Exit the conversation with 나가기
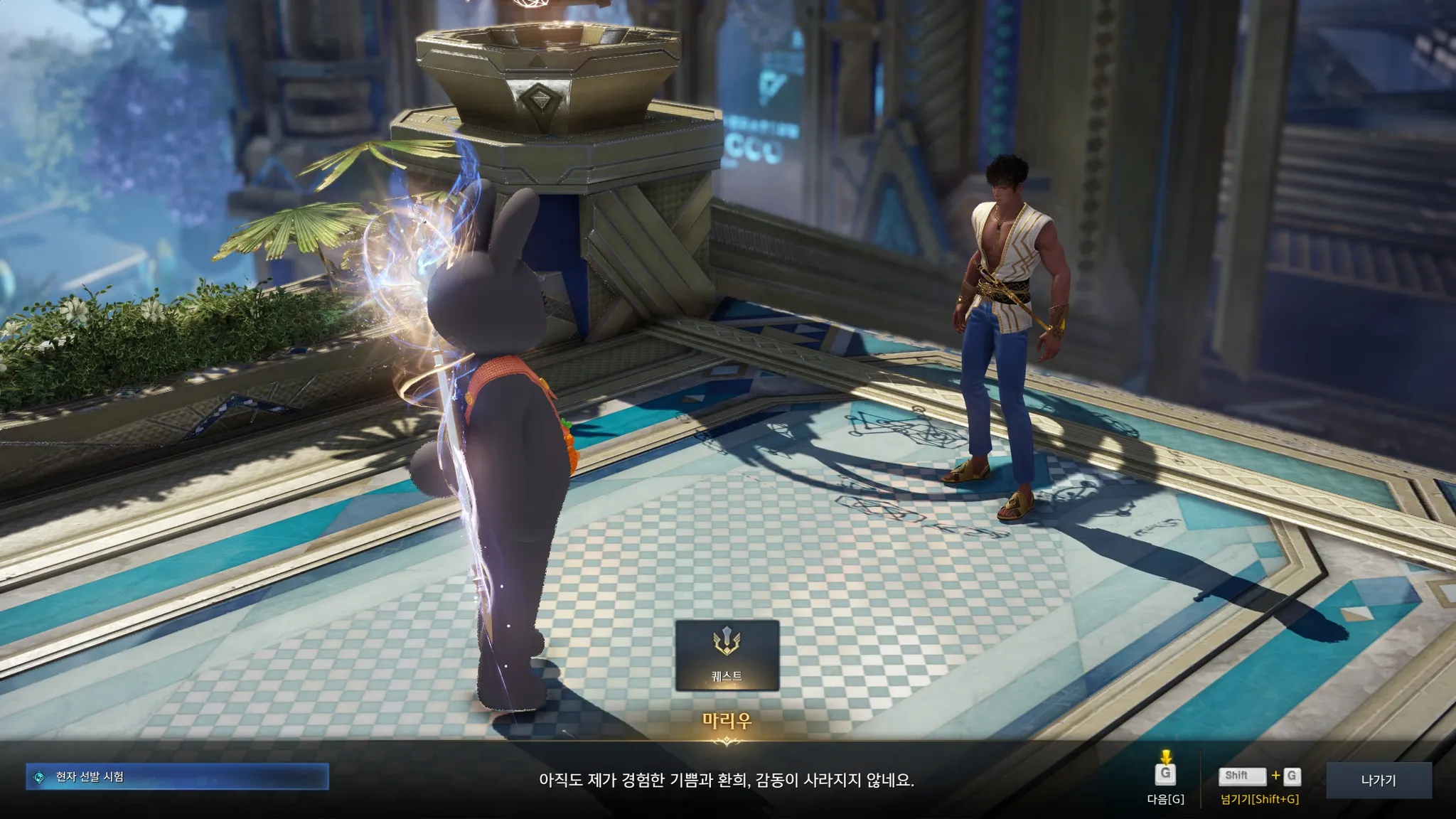Screen dimensions: 1456x819 1379,780
